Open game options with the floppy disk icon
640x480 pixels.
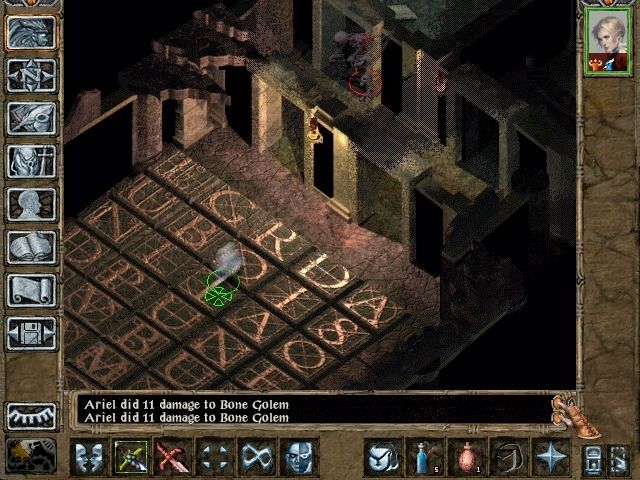pyautogui.click(x=31, y=333)
